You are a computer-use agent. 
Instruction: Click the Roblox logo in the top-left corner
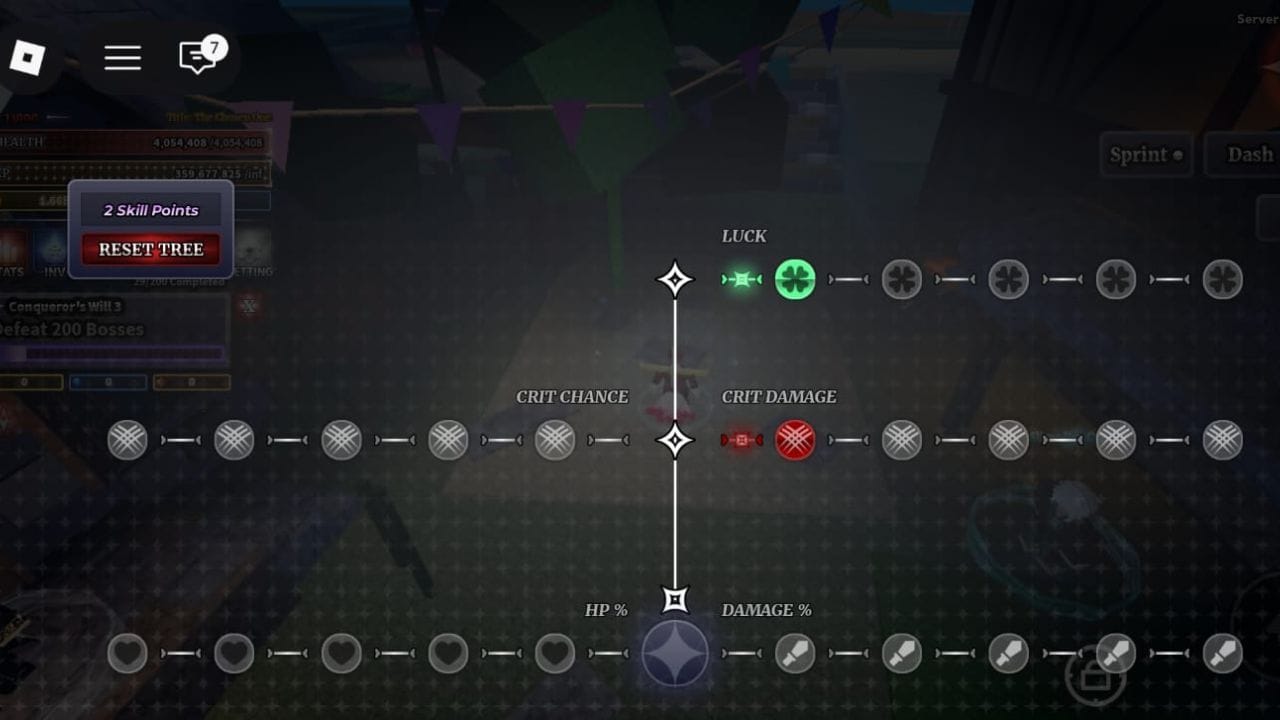coord(27,57)
